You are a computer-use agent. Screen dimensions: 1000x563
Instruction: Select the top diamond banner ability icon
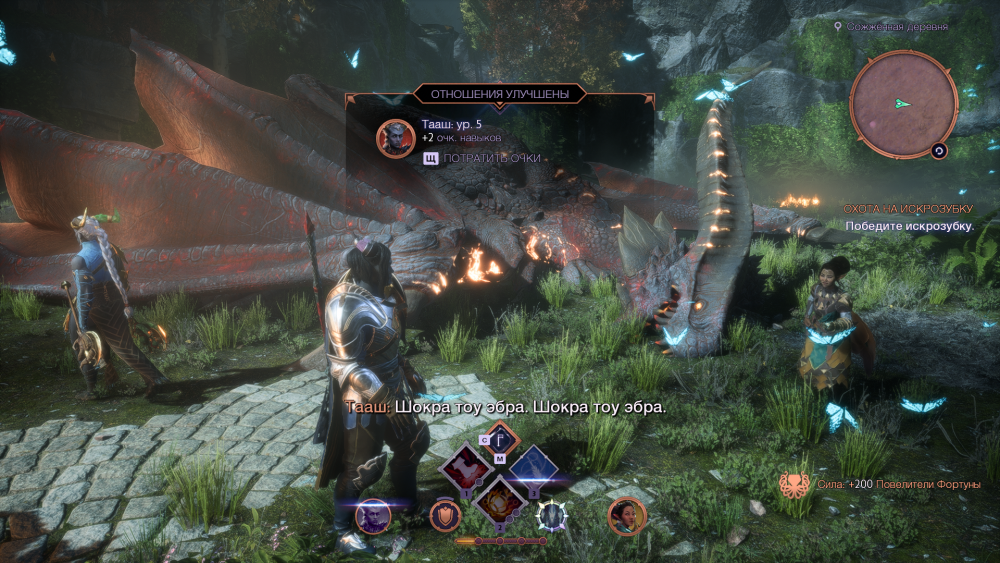(x=500, y=438)
